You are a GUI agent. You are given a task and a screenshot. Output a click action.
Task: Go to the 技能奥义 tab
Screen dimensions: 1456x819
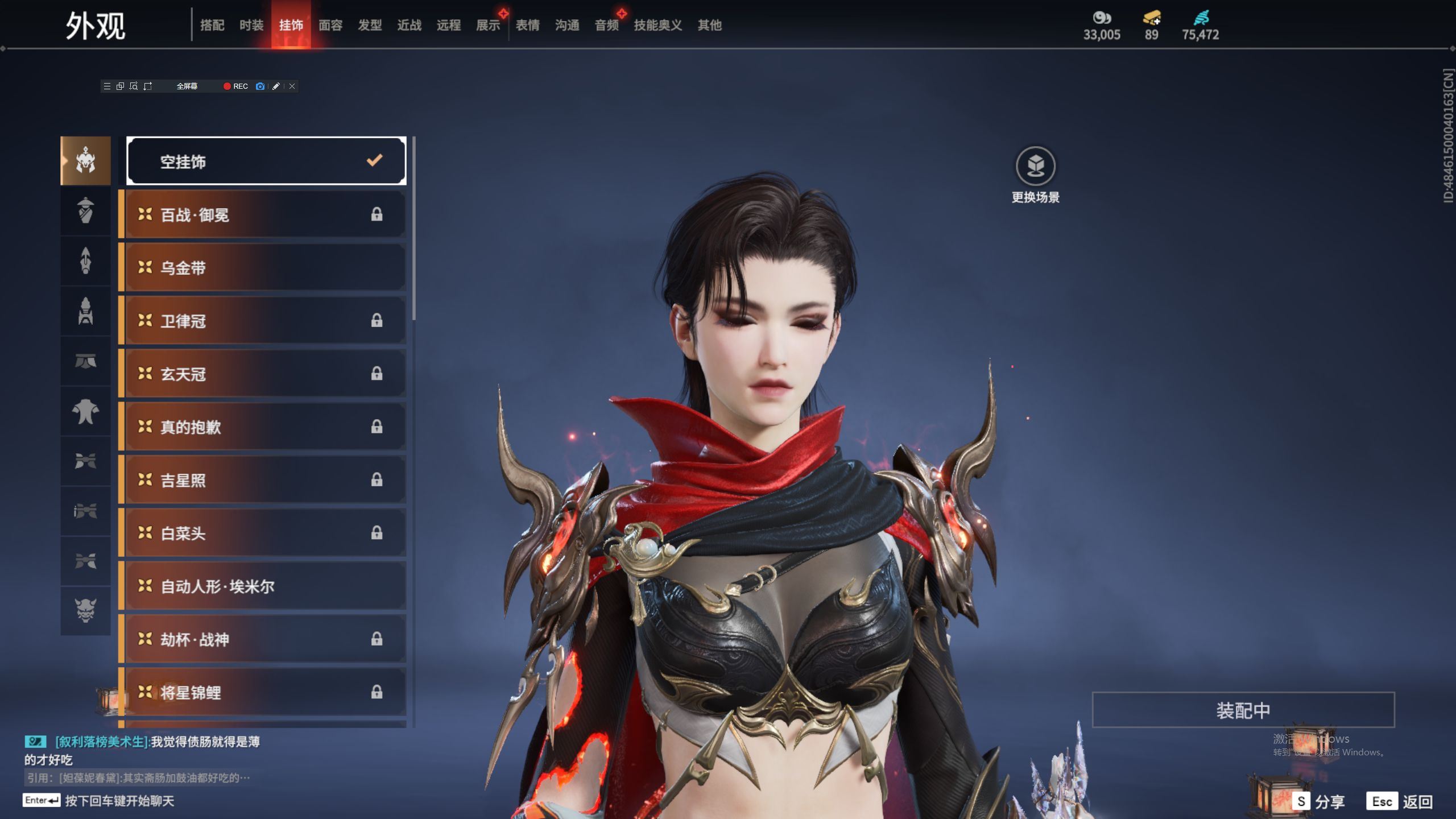[657, 25]
